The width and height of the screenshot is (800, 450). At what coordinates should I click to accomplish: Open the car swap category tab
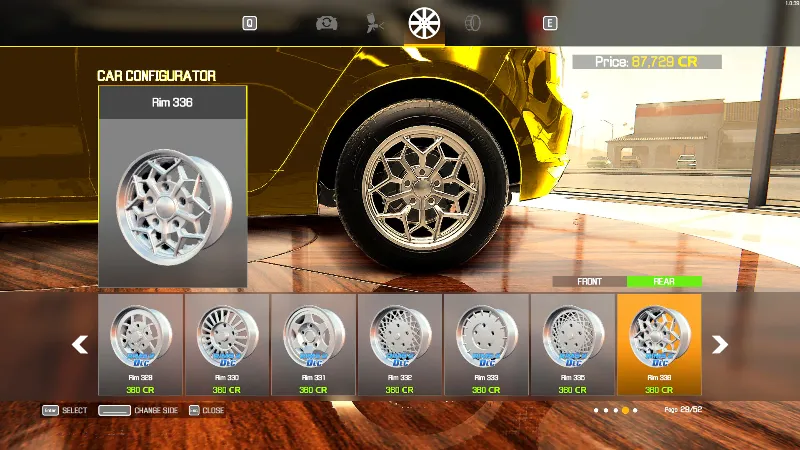pyautogui.click(x=326, y=22)
